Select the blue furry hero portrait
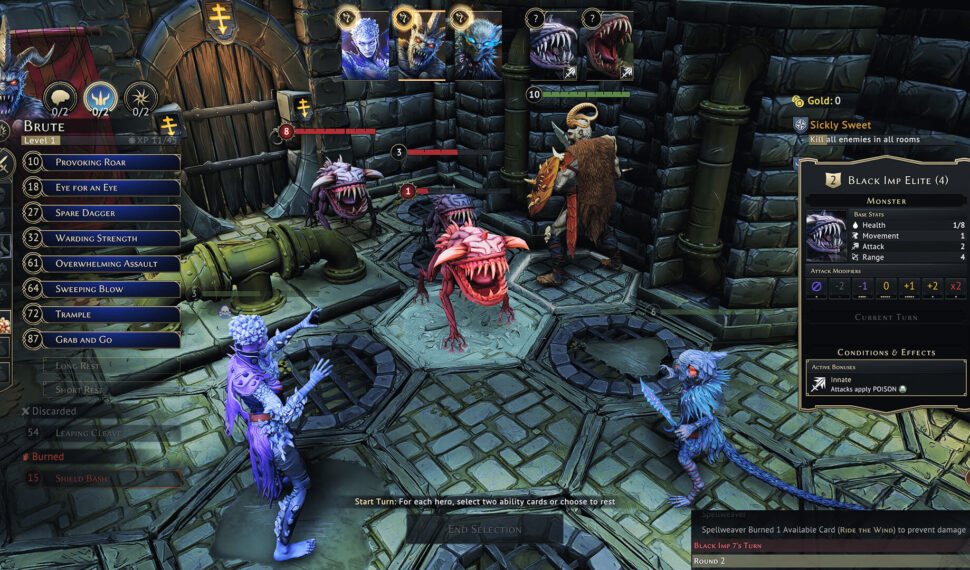The image size is (970, 570). click(477, 46)
